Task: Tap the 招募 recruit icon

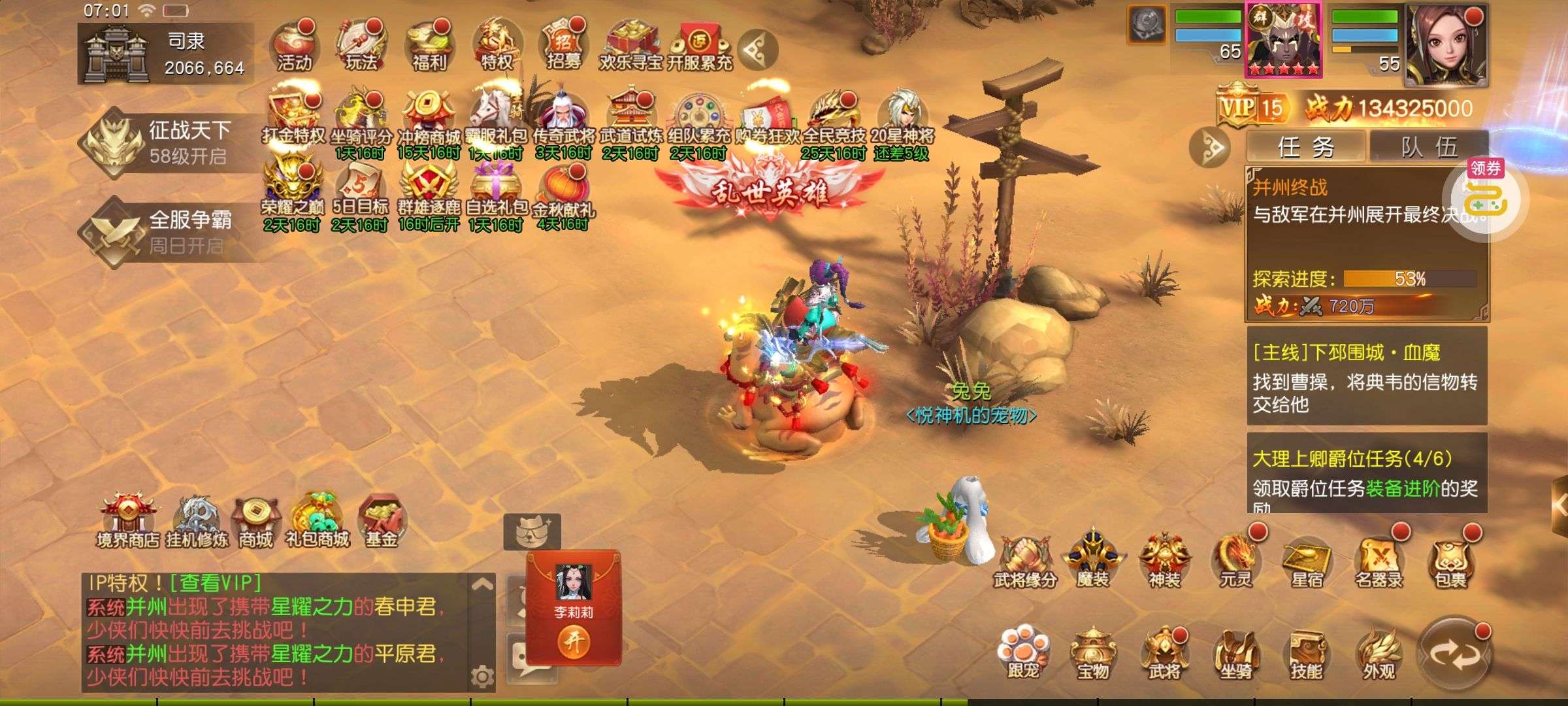Action: [563, 46]
